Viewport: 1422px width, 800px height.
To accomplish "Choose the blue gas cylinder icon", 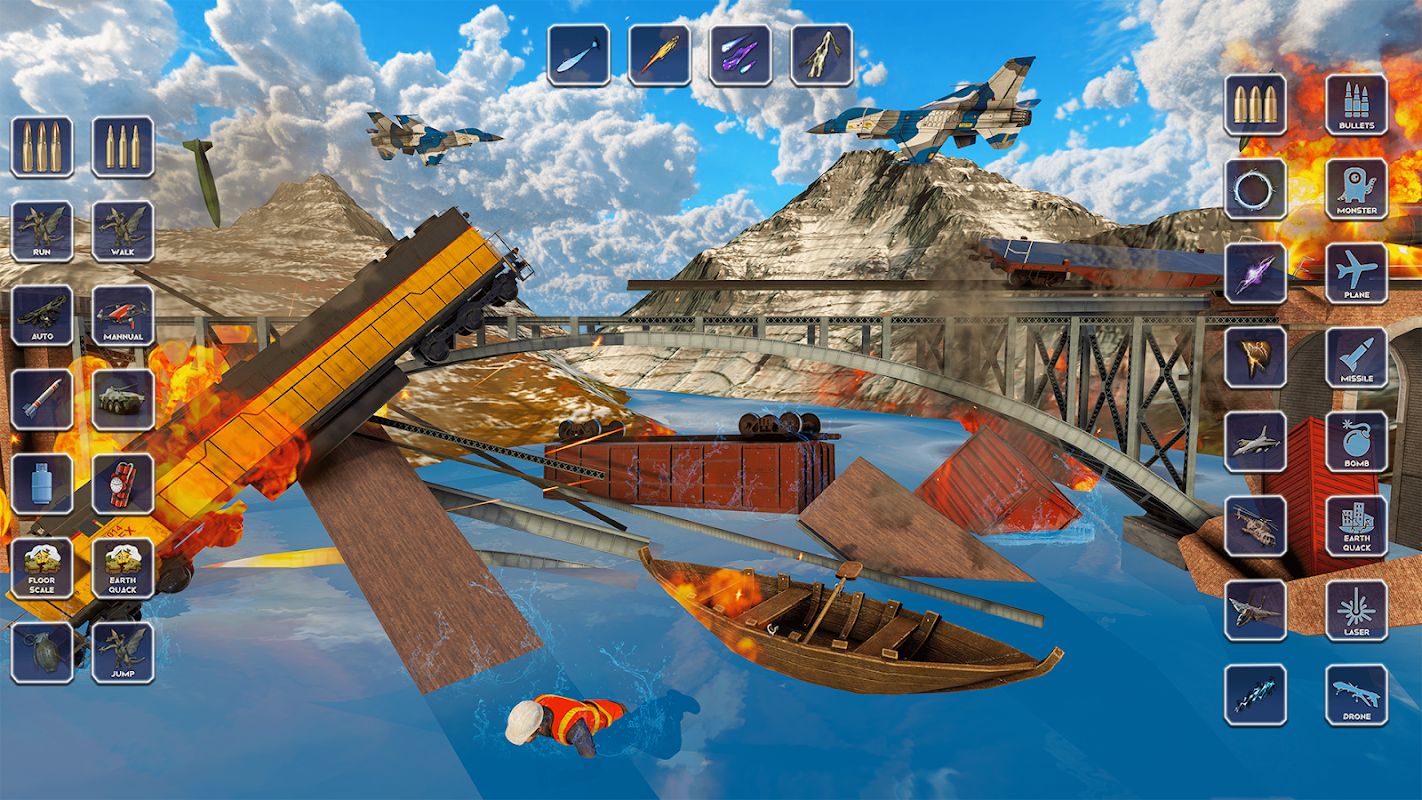I will point(42,484).
